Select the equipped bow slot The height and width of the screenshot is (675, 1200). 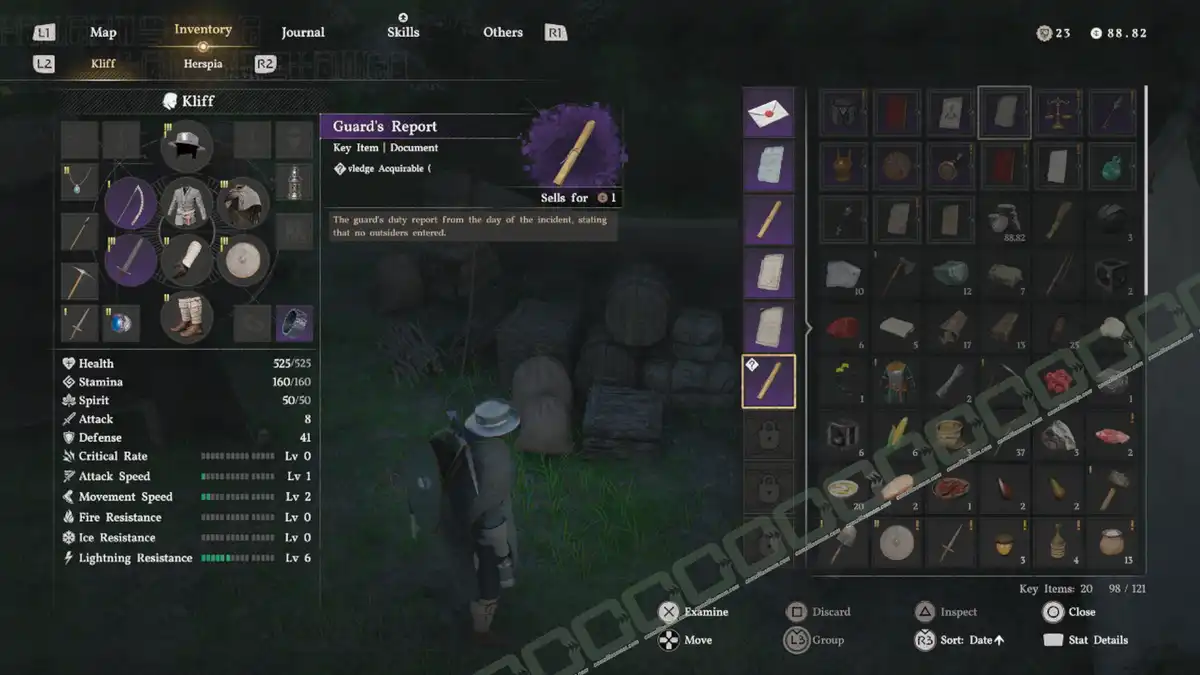130,203
